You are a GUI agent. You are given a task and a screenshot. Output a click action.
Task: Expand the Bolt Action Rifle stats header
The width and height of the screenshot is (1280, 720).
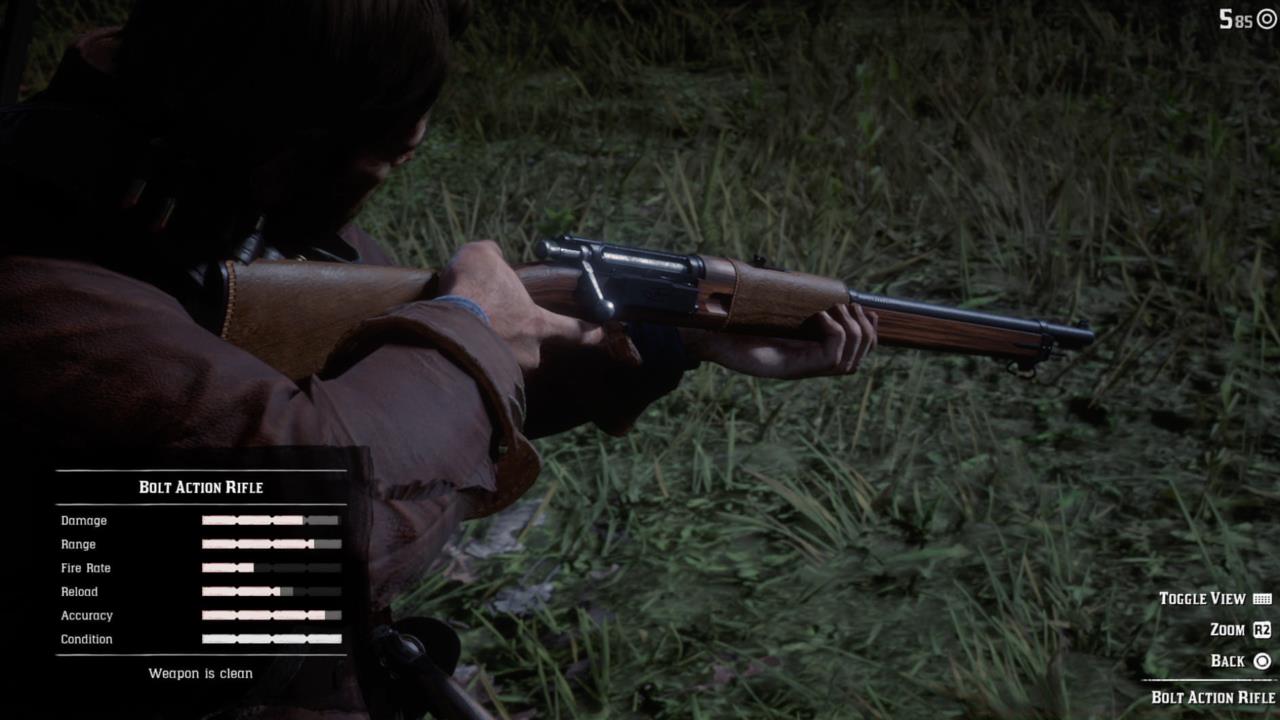click(200, 487)
